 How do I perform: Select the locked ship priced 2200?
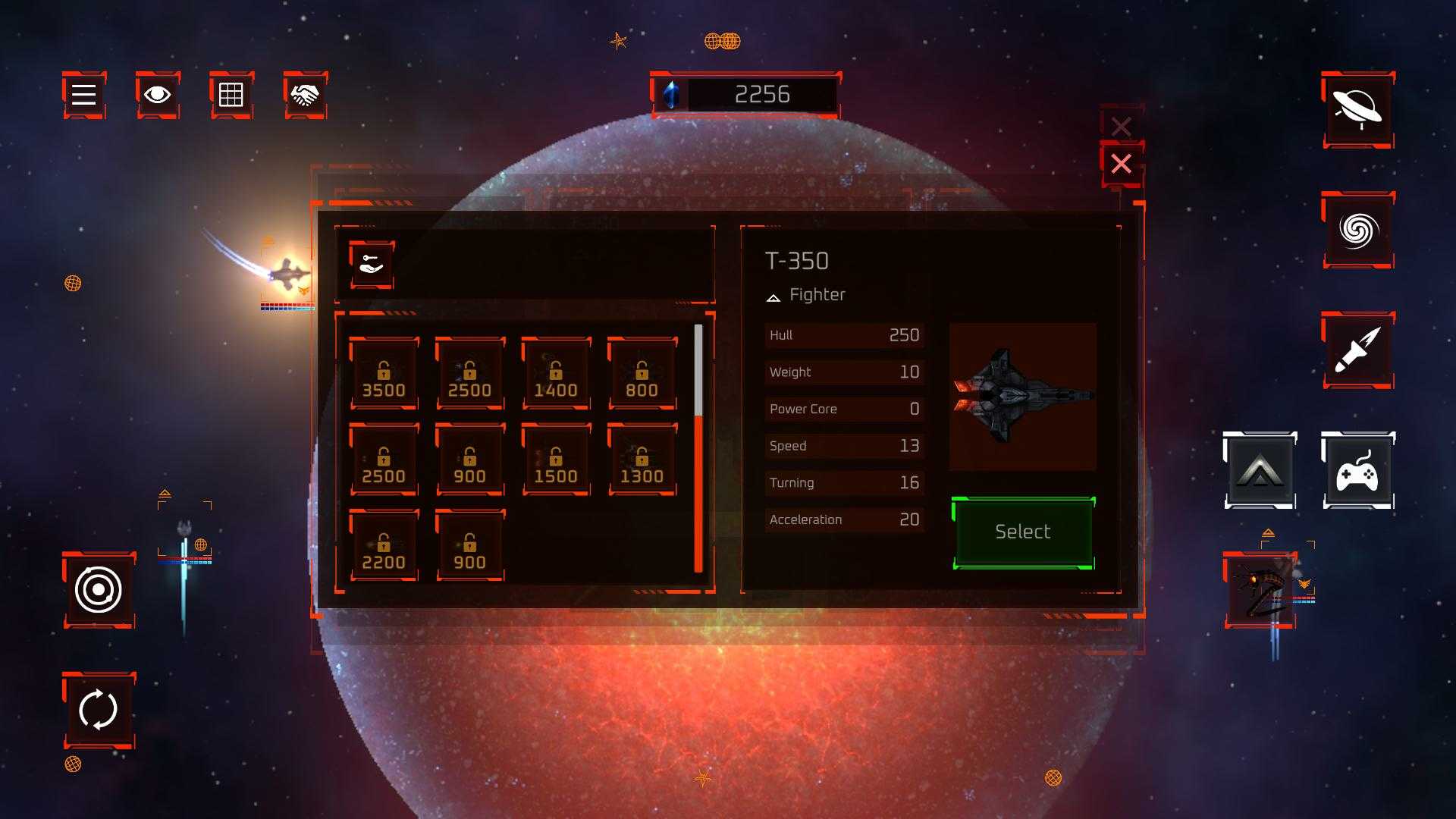point(384,547)
